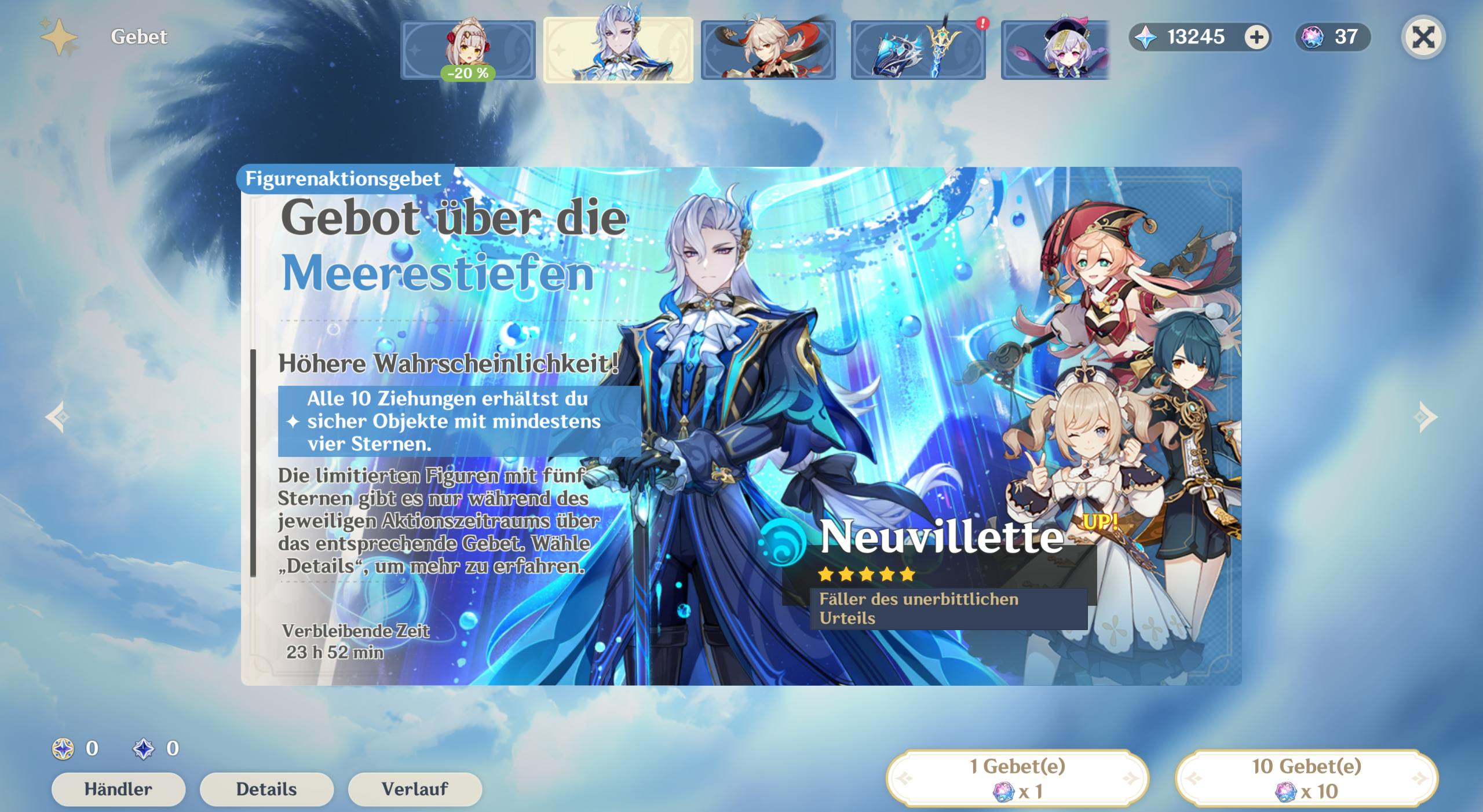Open the Details panel
This screenshot has height=812, width=1483.
coord(267,789)
